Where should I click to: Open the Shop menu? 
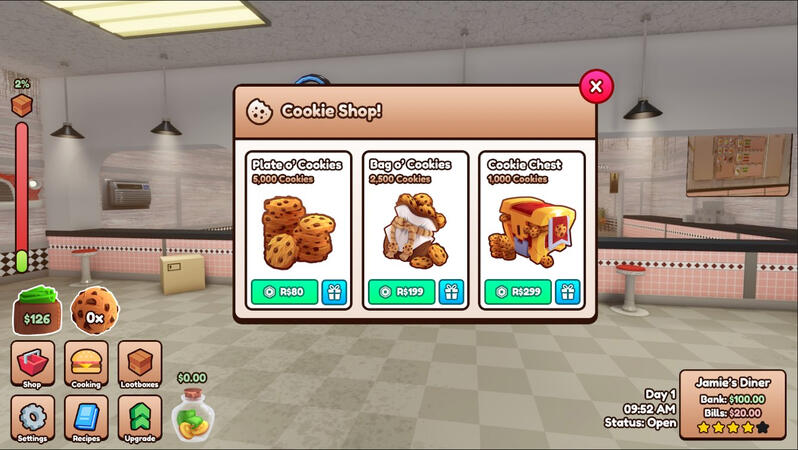tap(32, 364)
